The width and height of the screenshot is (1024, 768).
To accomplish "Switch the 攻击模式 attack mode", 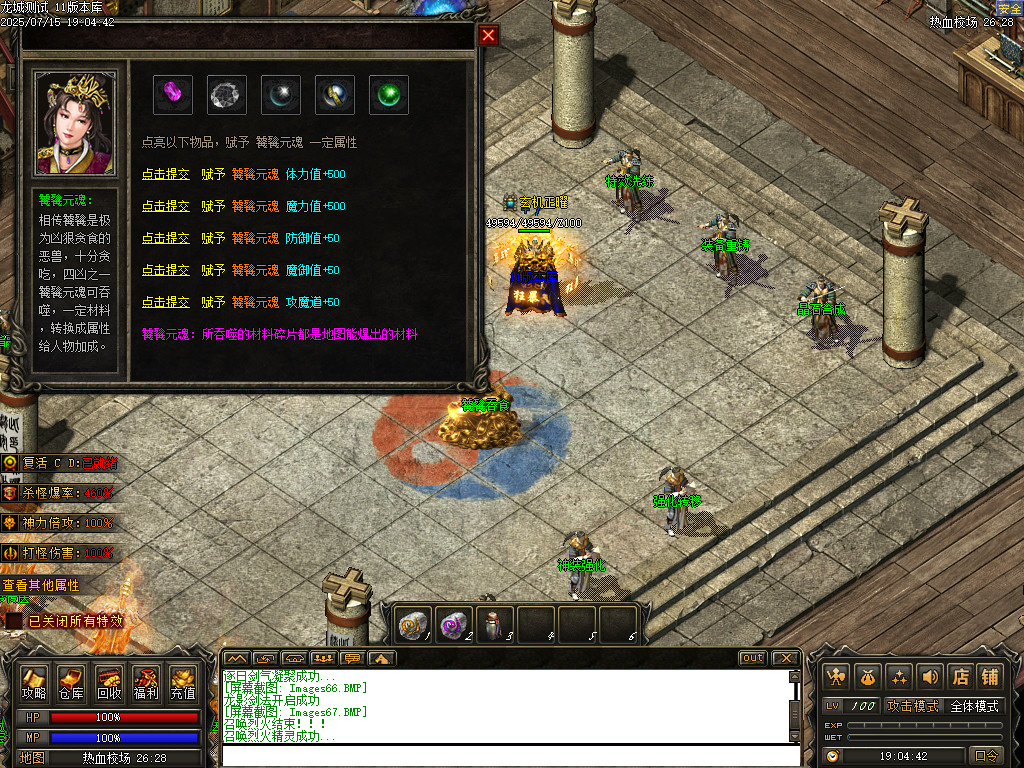I will pos(913,706).
